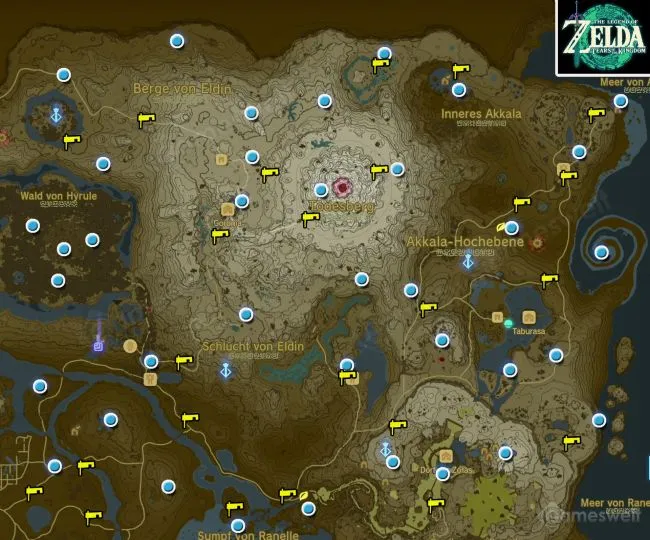Click the blue marker left of Todesberg's red marker

[x=321, y=189]
